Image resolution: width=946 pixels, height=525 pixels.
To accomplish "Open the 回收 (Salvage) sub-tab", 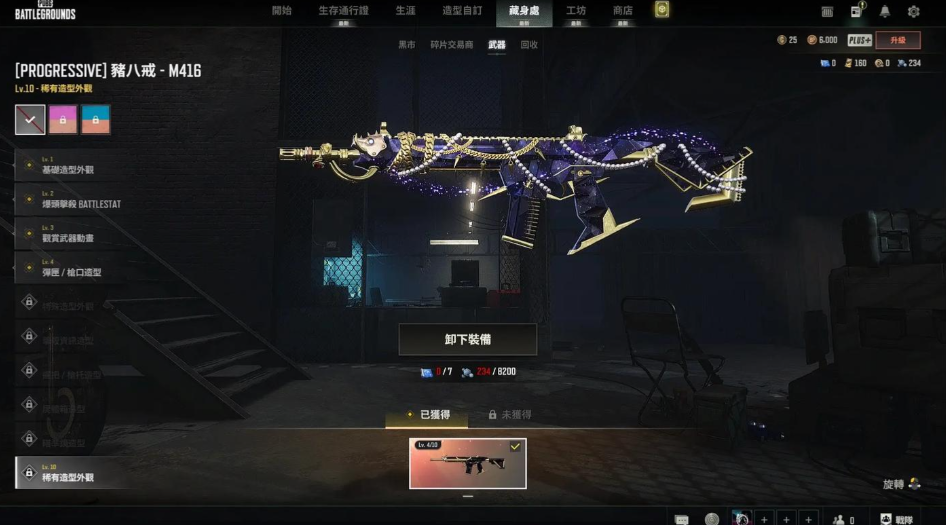I will coord(529,45).
